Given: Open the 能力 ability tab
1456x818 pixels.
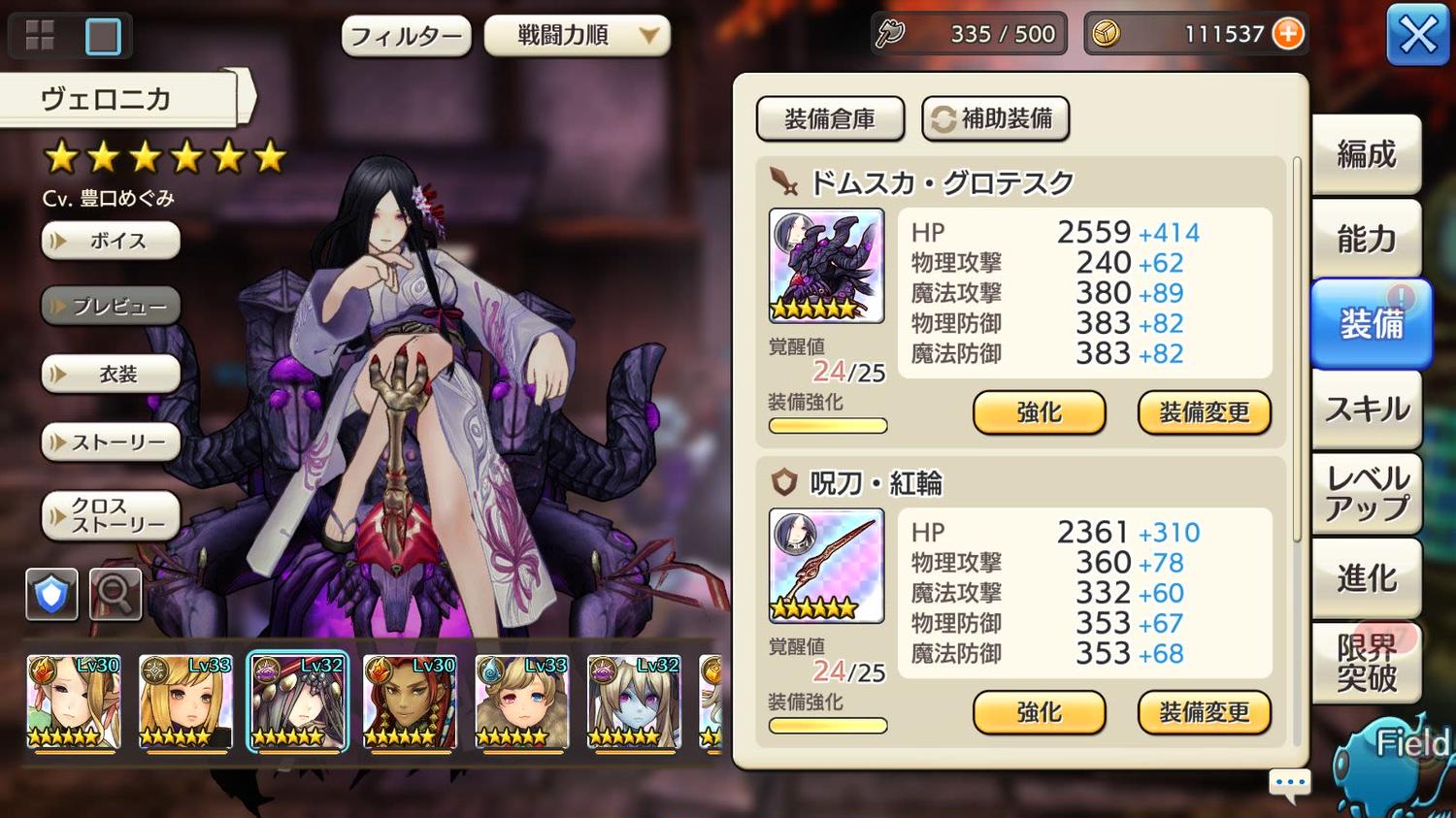Looking at the screenshot, I should [x=1366, y=239].
